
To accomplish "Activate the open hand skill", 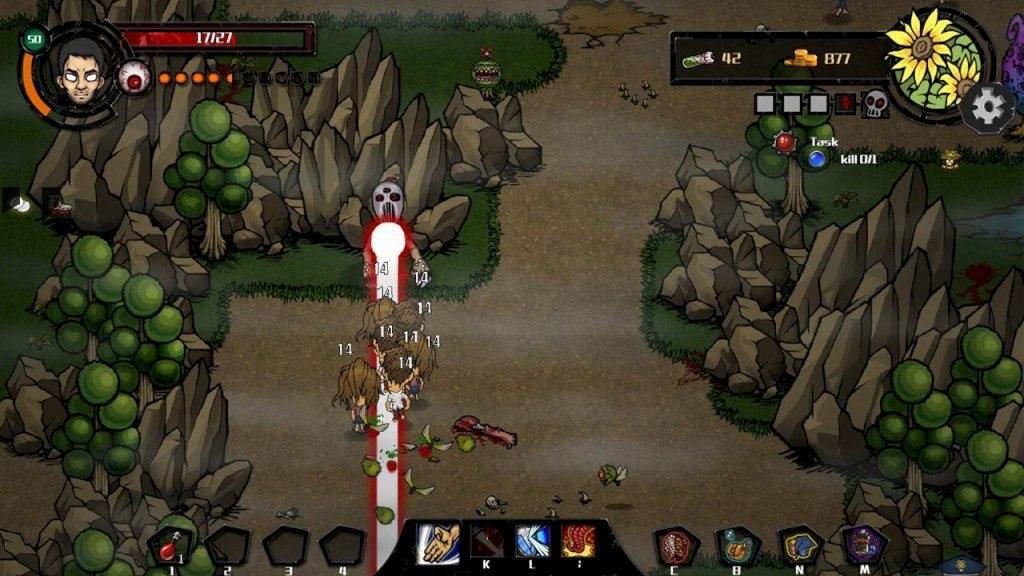I will pos(437,542).
